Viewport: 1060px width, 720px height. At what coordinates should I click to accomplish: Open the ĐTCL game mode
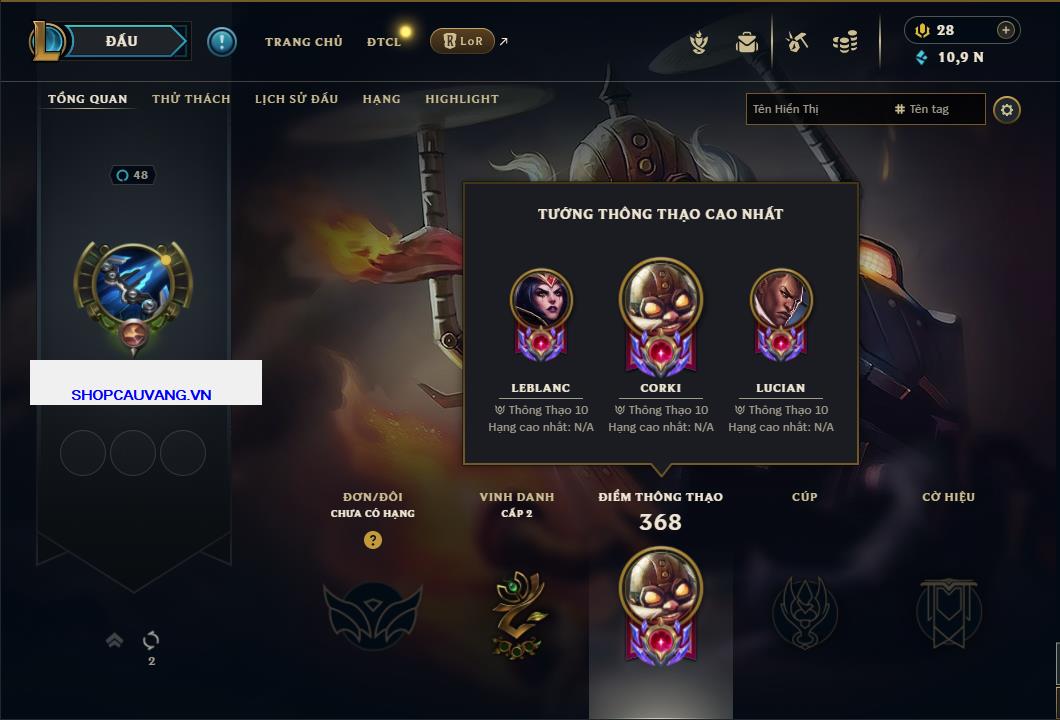click(384, 42)
